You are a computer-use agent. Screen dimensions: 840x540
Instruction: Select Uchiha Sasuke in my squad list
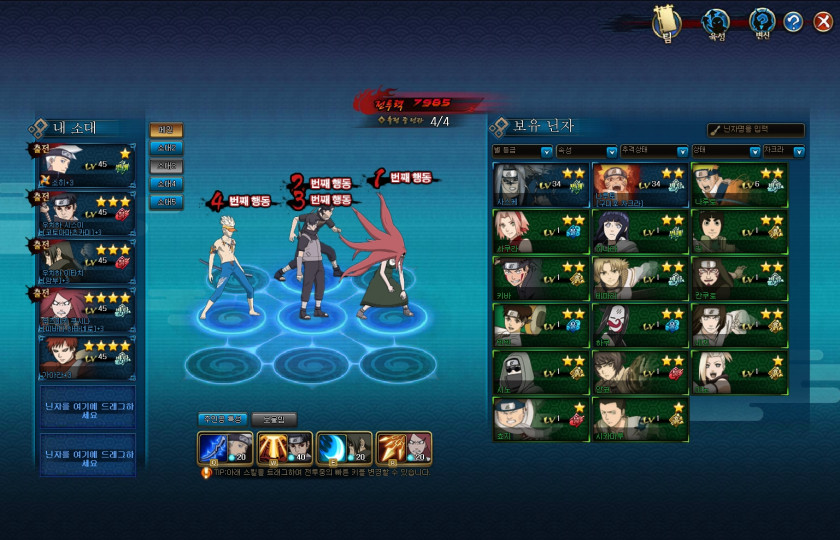pos(84,212)
